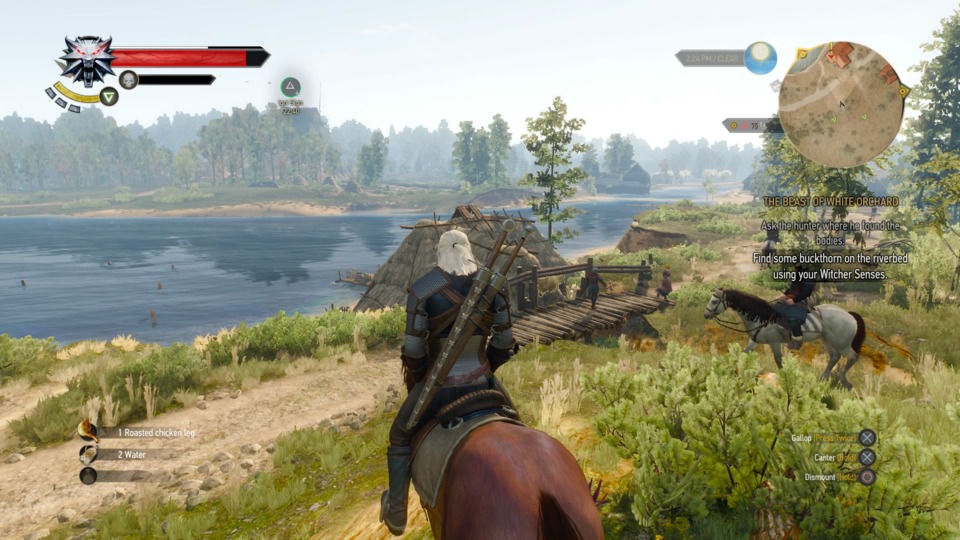Click the triangle waypoint marker in the sky

(290, 87)
